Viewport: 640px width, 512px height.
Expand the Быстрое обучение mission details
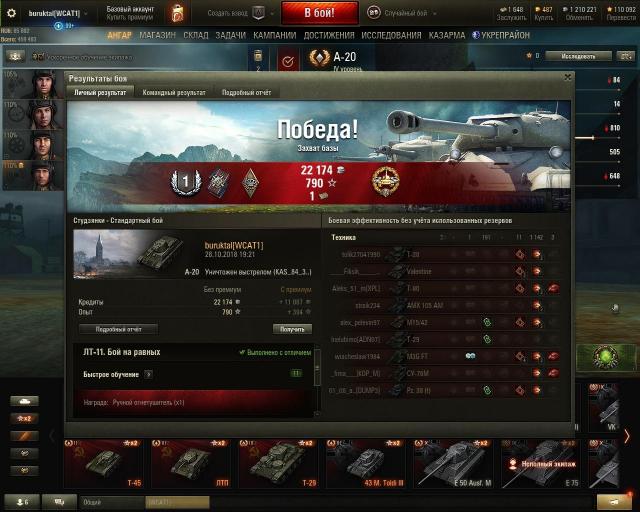click(x=149, y=374)
